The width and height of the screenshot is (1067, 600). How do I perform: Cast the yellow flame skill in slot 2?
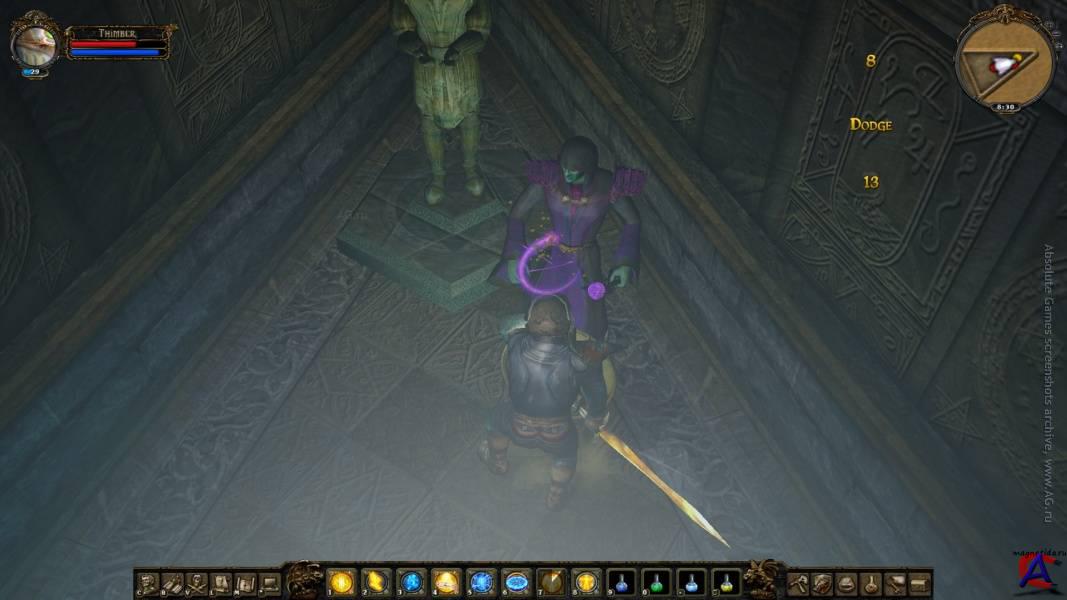[377, 582]
